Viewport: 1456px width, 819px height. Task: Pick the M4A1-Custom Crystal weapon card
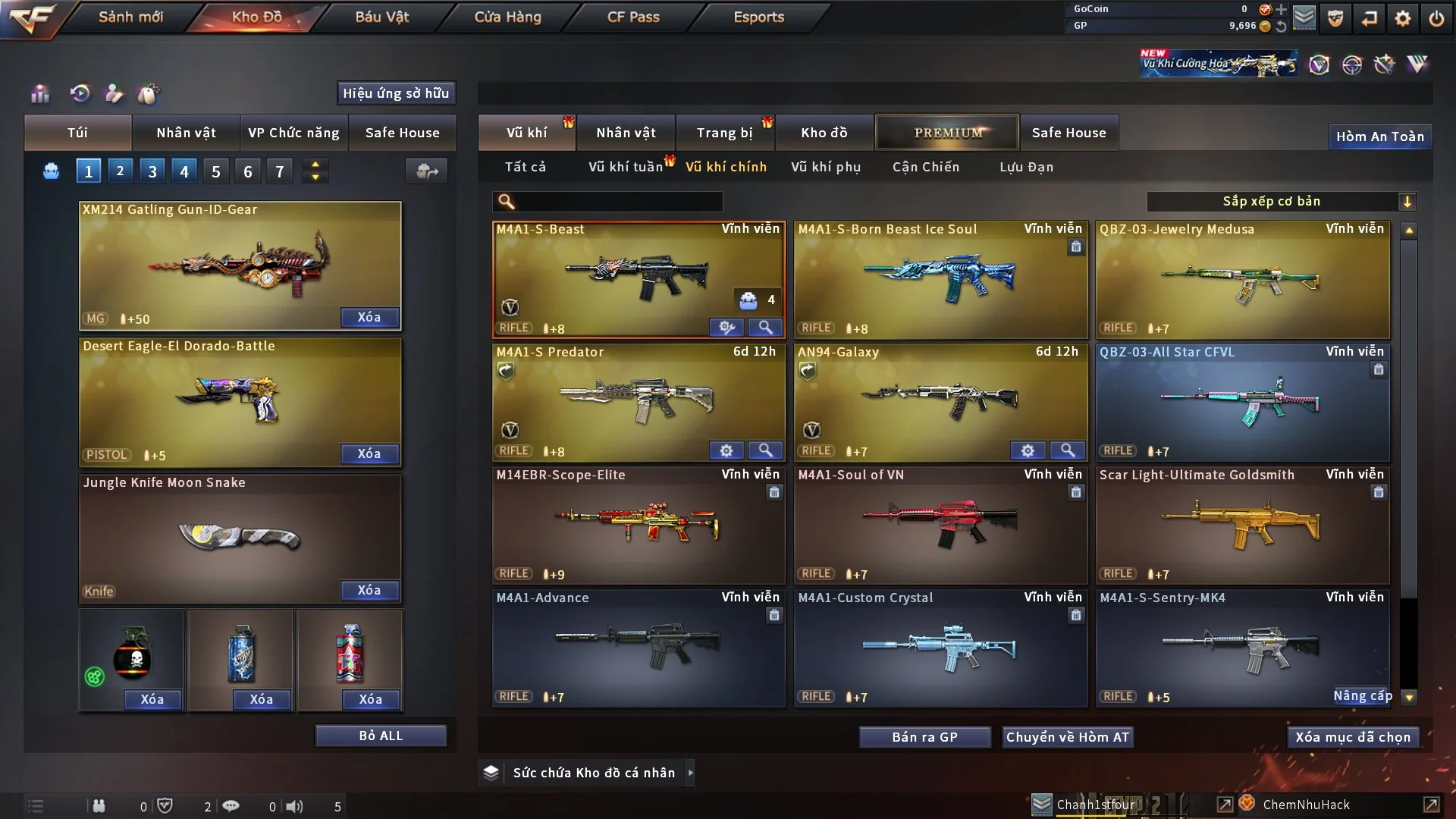pyautogui.click(x=940, y=648)
